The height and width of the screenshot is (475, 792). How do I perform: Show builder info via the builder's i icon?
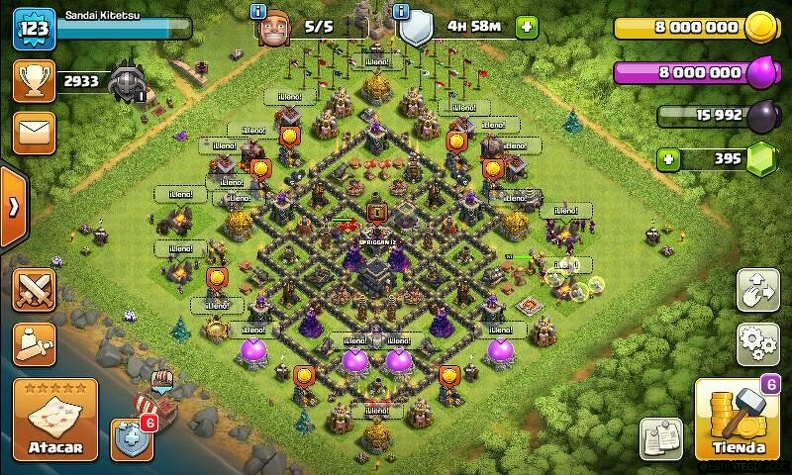pos(259,11)
